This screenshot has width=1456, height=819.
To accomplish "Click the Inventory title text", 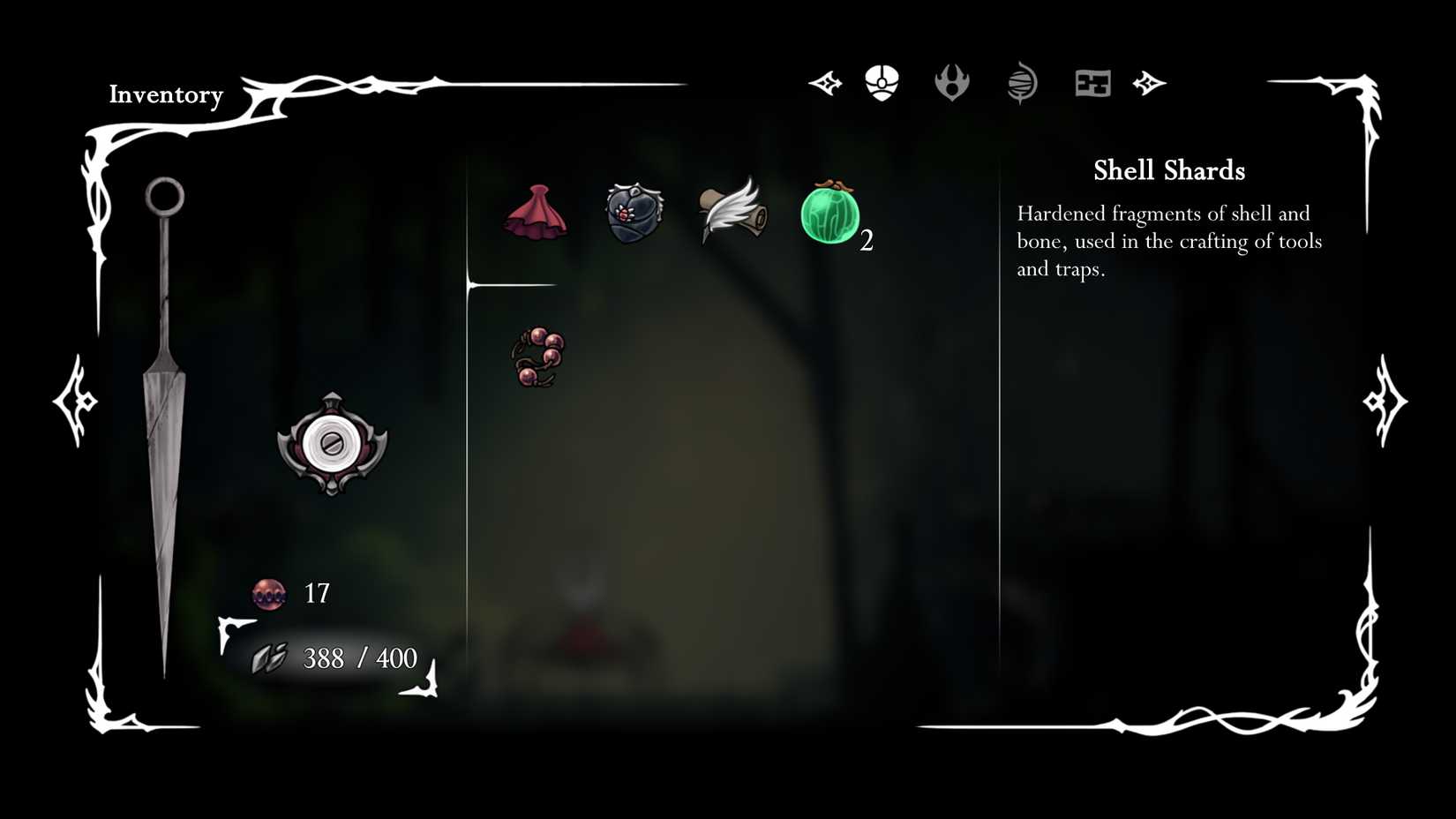I will pyautogui.click(x=165, y=94).
